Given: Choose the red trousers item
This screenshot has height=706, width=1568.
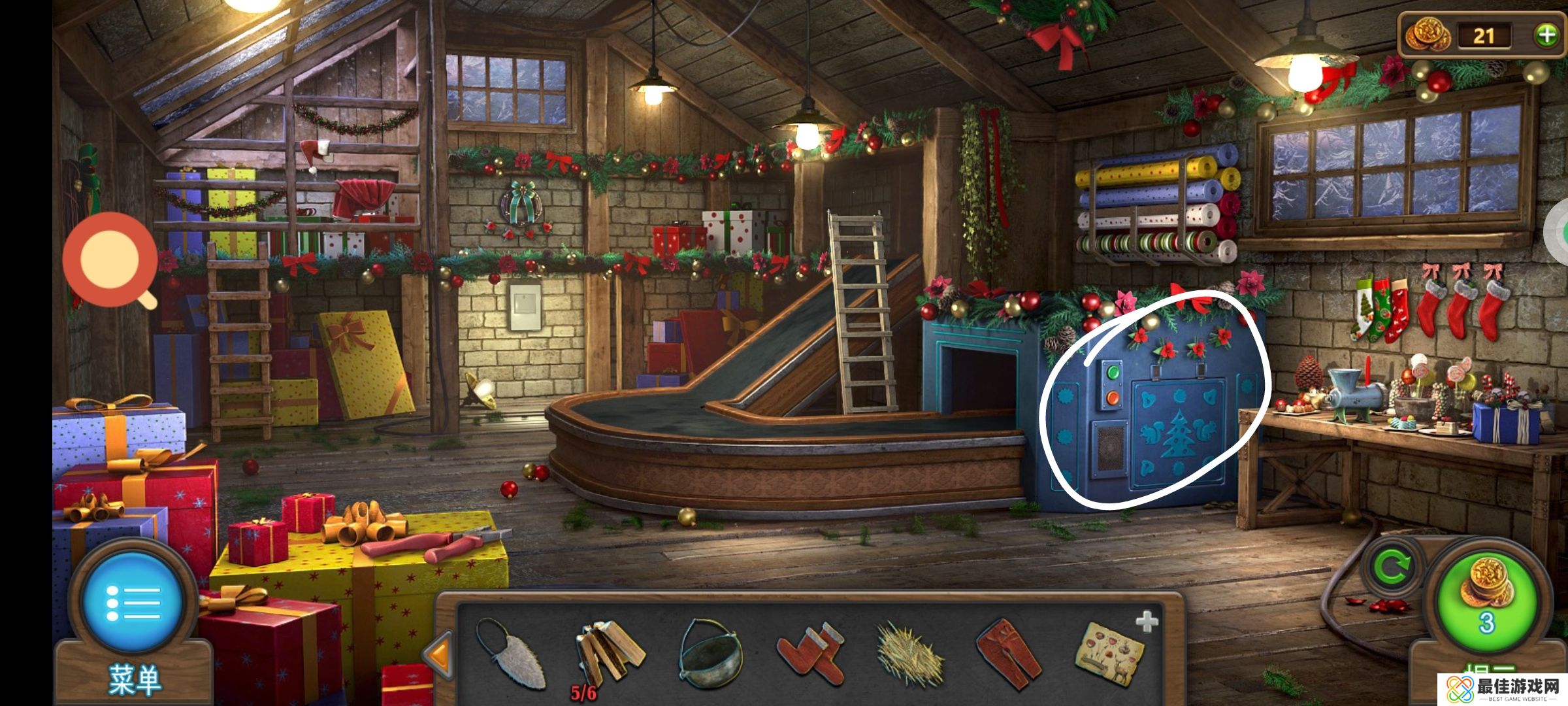Looking at the screenshot, I should pyautogui.click(x=1009, y=652).
